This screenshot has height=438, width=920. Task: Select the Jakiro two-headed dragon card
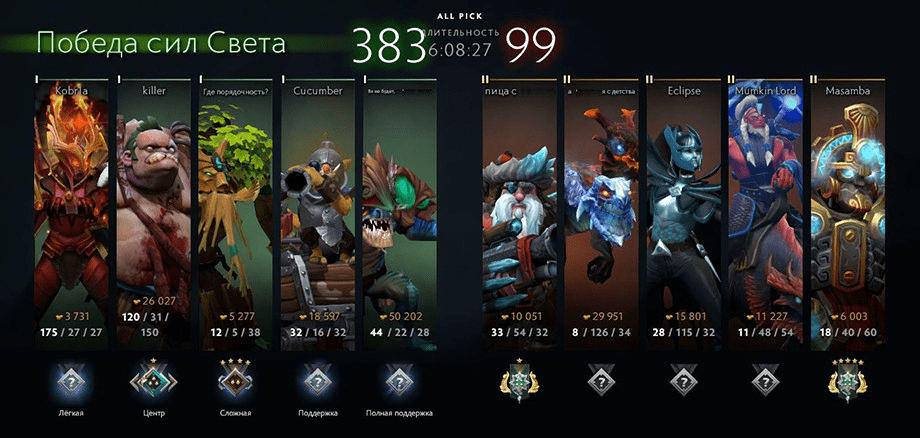pos(600,205)
